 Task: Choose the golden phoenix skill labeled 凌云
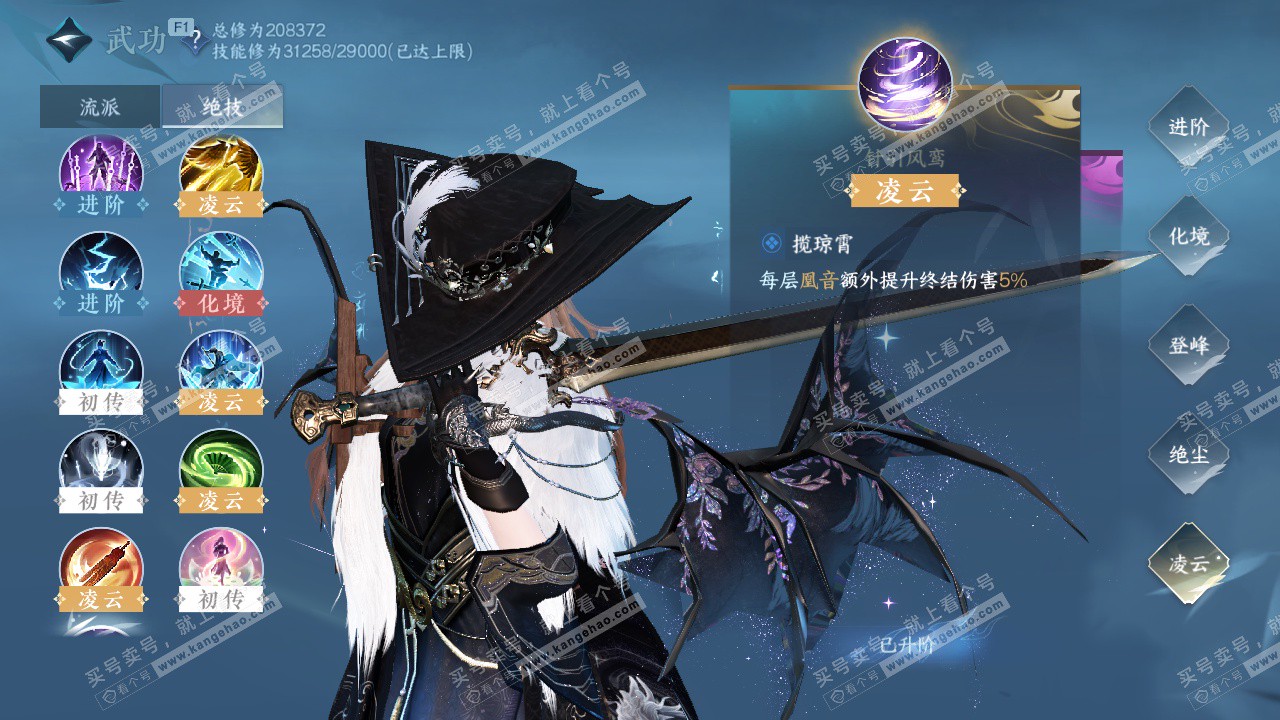pyautogui.click(x=221, y=170)
